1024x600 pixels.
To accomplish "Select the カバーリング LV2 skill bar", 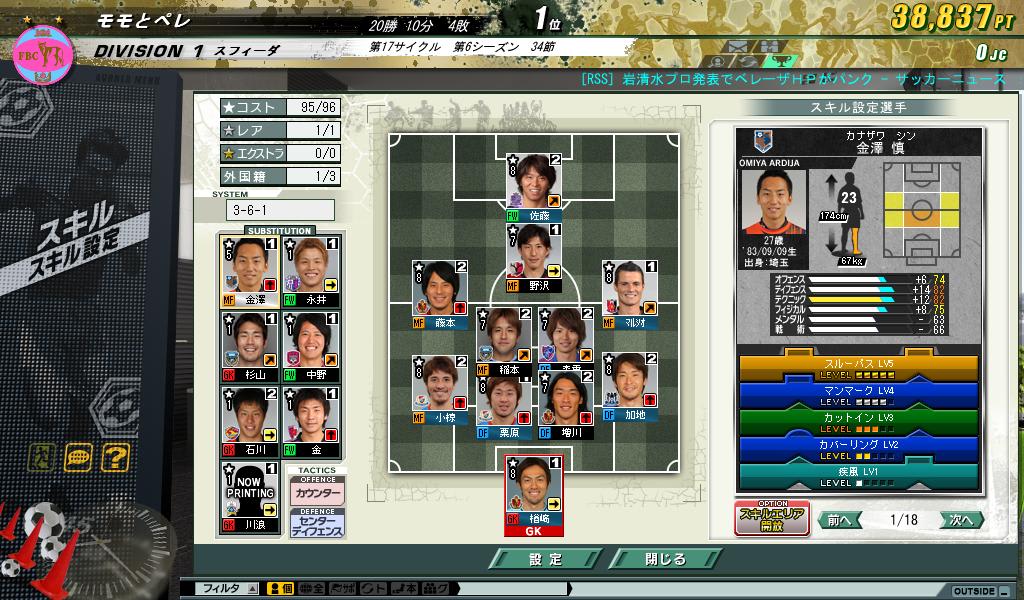I will click(x=859, y=448).
